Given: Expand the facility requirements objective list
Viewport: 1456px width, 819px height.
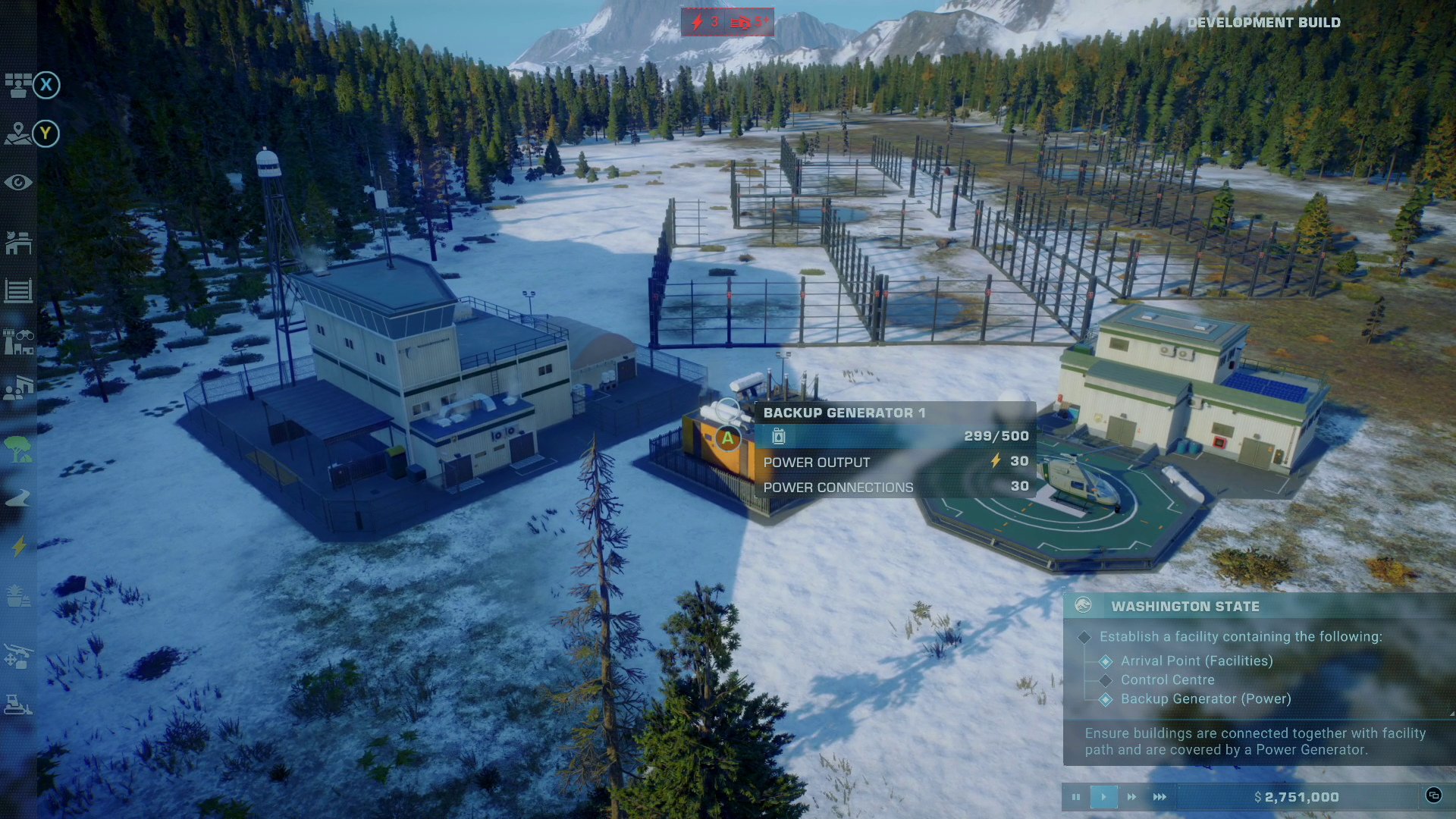Looking at the screenshot, I should click(1086, 637).
